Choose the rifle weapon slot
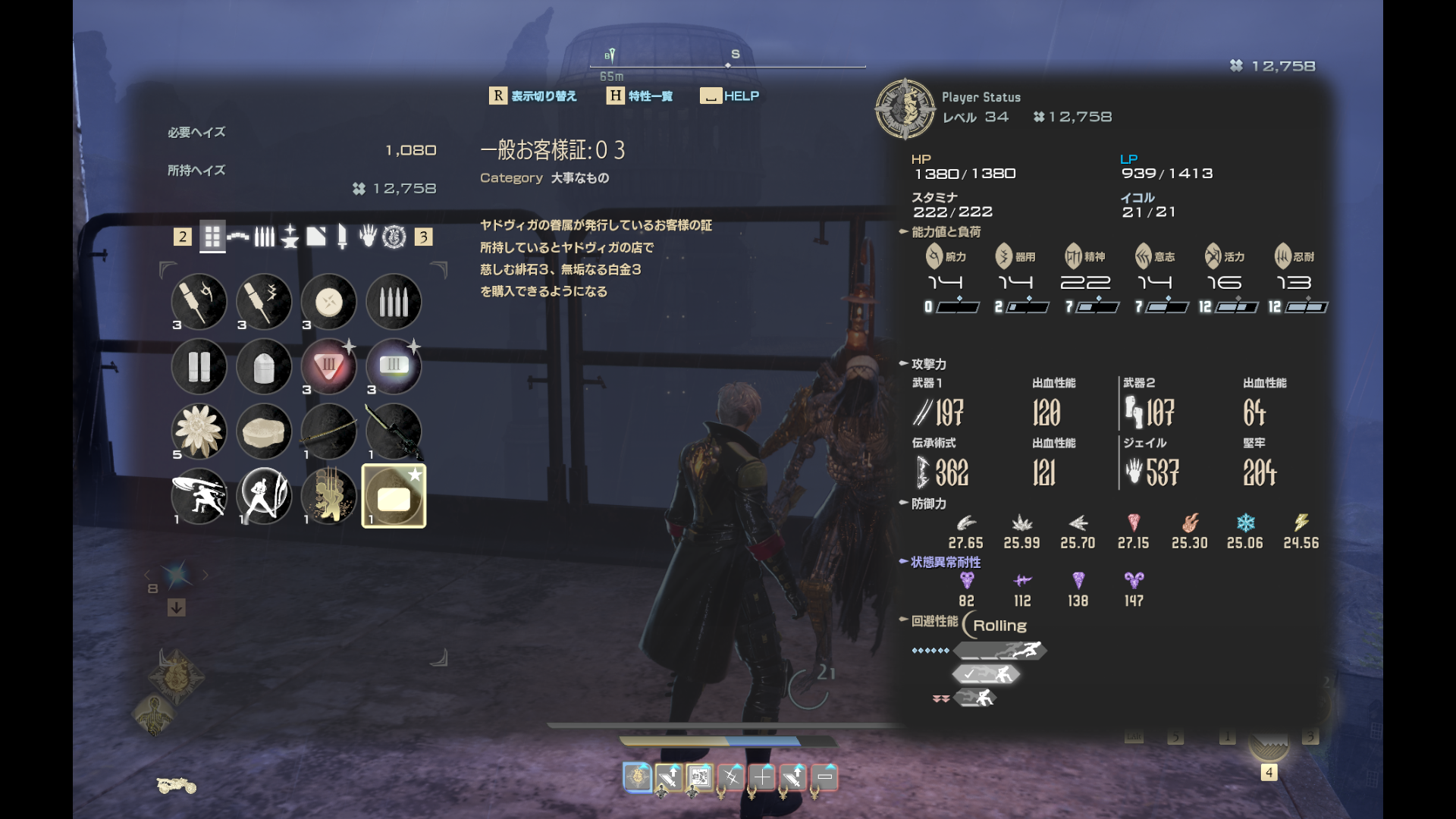This screenshot has width=1456, height=819. [394, 431]
